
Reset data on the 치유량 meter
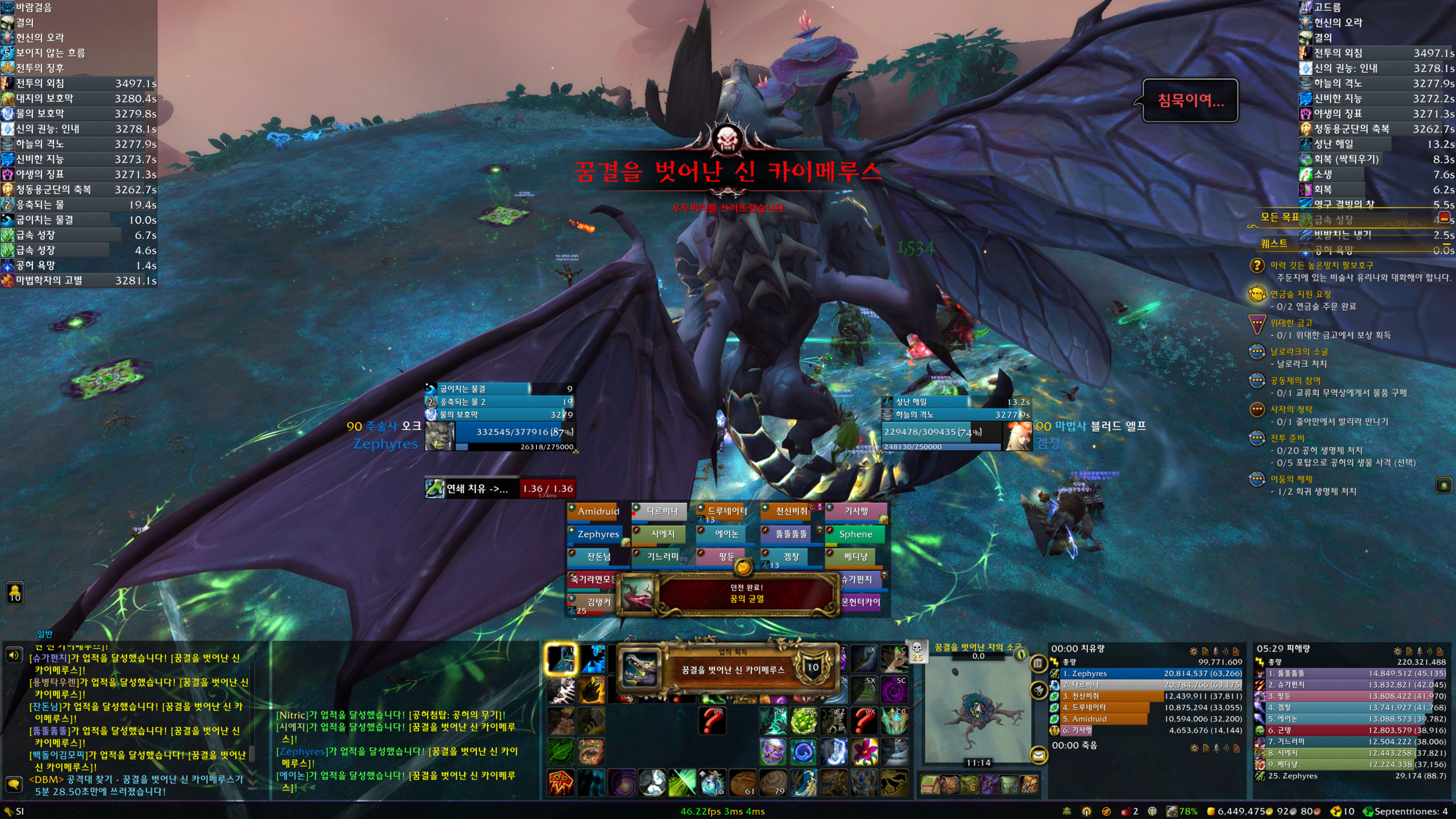pos(1236,651)
